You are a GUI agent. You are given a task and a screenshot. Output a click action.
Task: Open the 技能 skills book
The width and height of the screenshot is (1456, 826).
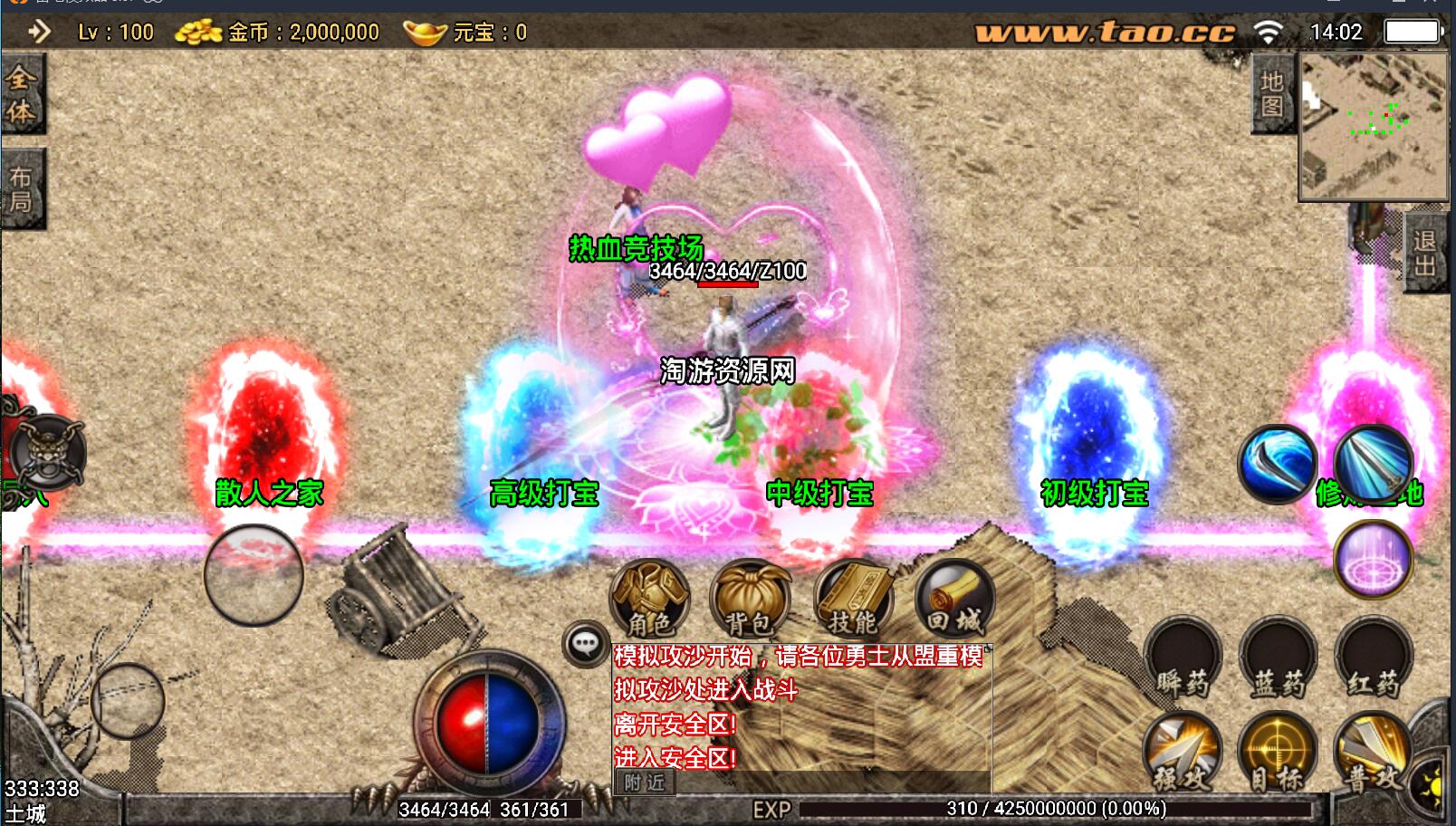point(853,599)
